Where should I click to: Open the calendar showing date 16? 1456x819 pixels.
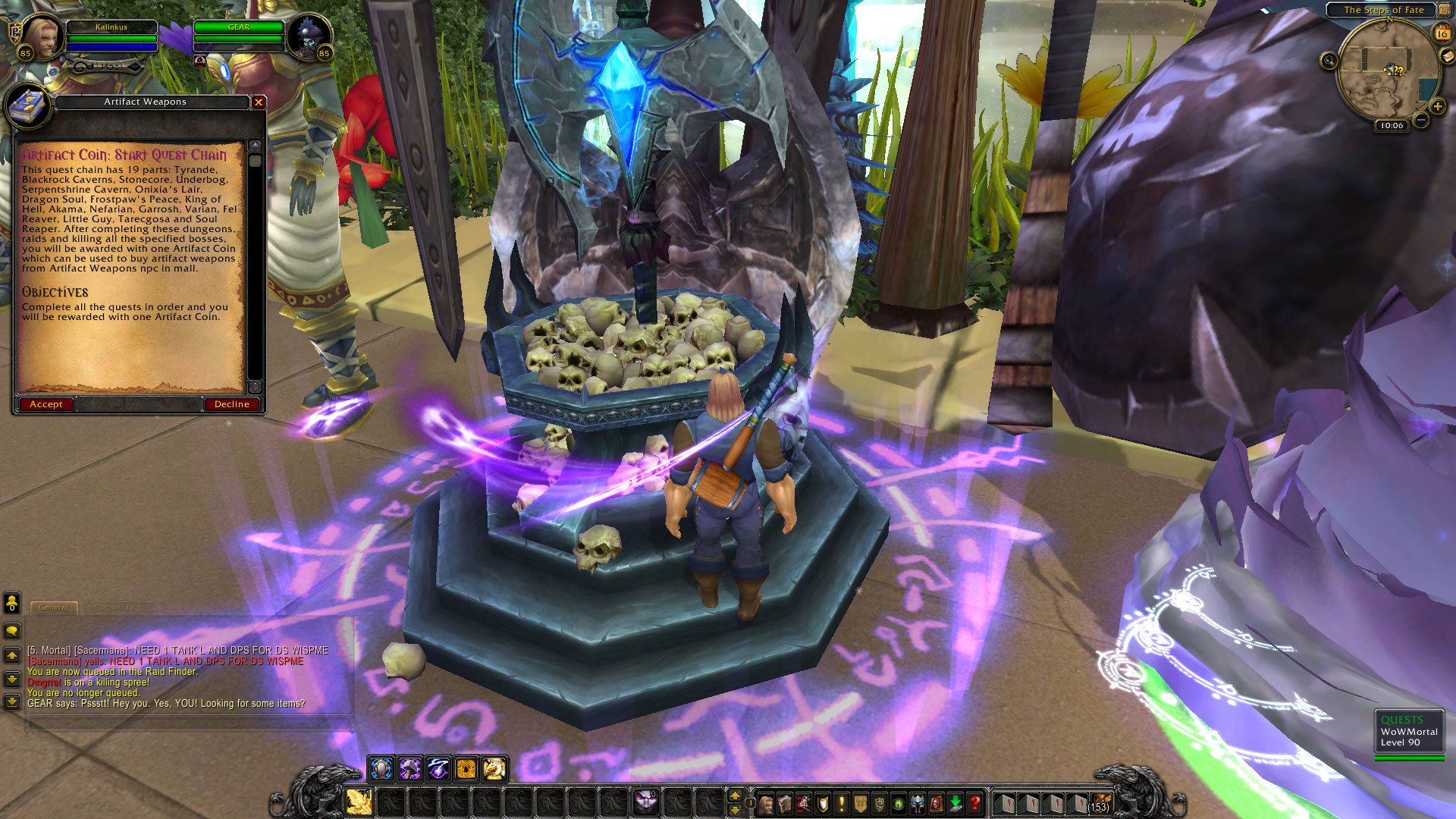point(1442,32)
